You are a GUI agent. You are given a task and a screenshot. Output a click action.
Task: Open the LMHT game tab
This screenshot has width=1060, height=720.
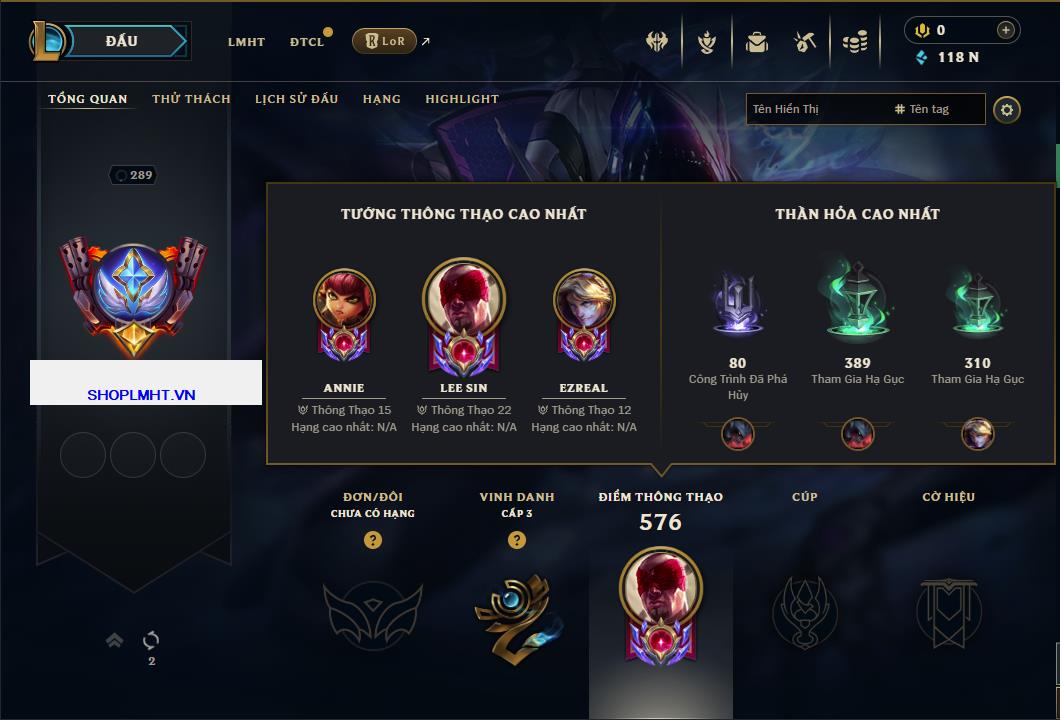pyautogui.click(x=246, y=42)
